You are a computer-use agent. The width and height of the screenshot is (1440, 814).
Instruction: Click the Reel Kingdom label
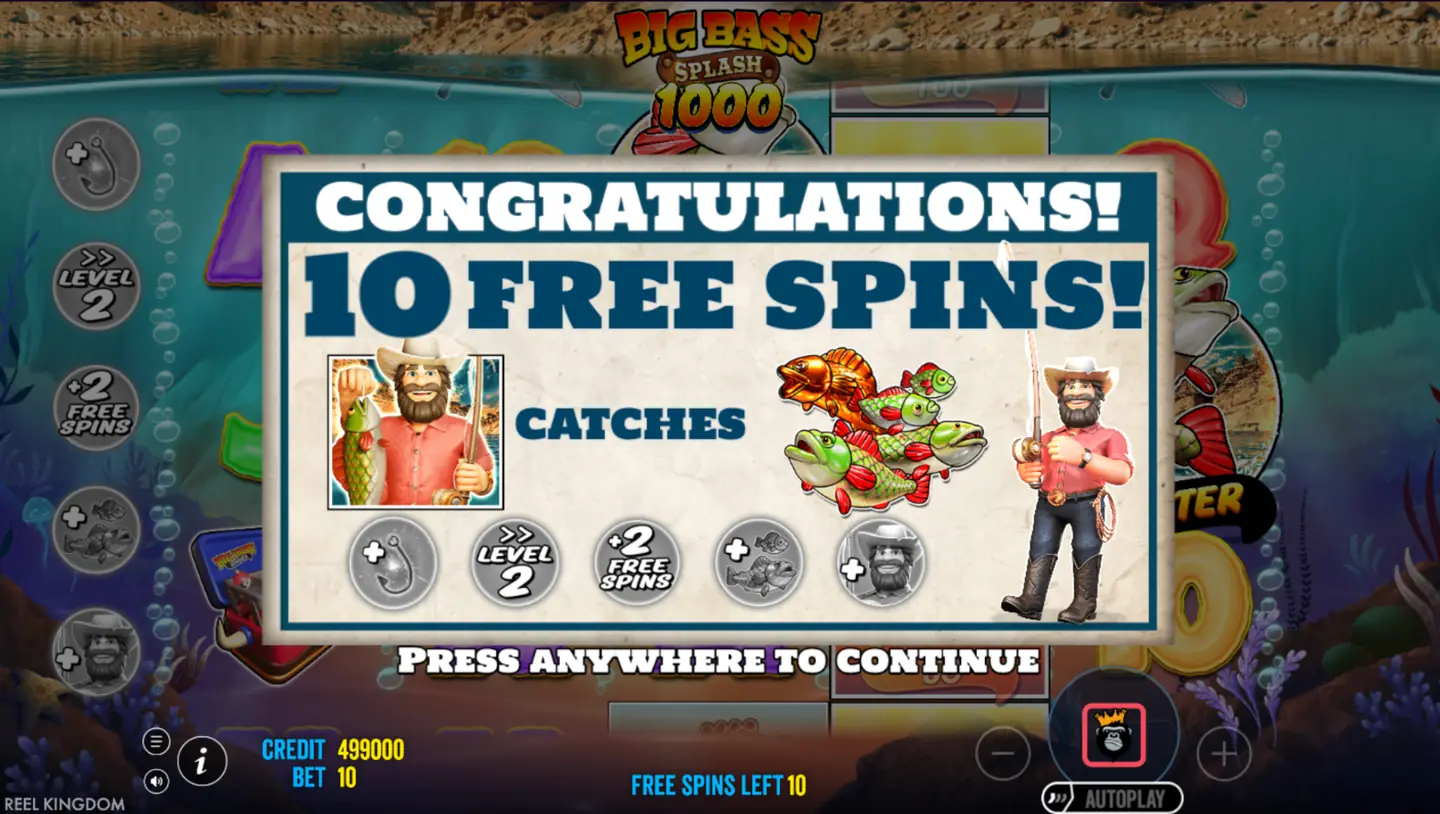[x=63, y=803]
